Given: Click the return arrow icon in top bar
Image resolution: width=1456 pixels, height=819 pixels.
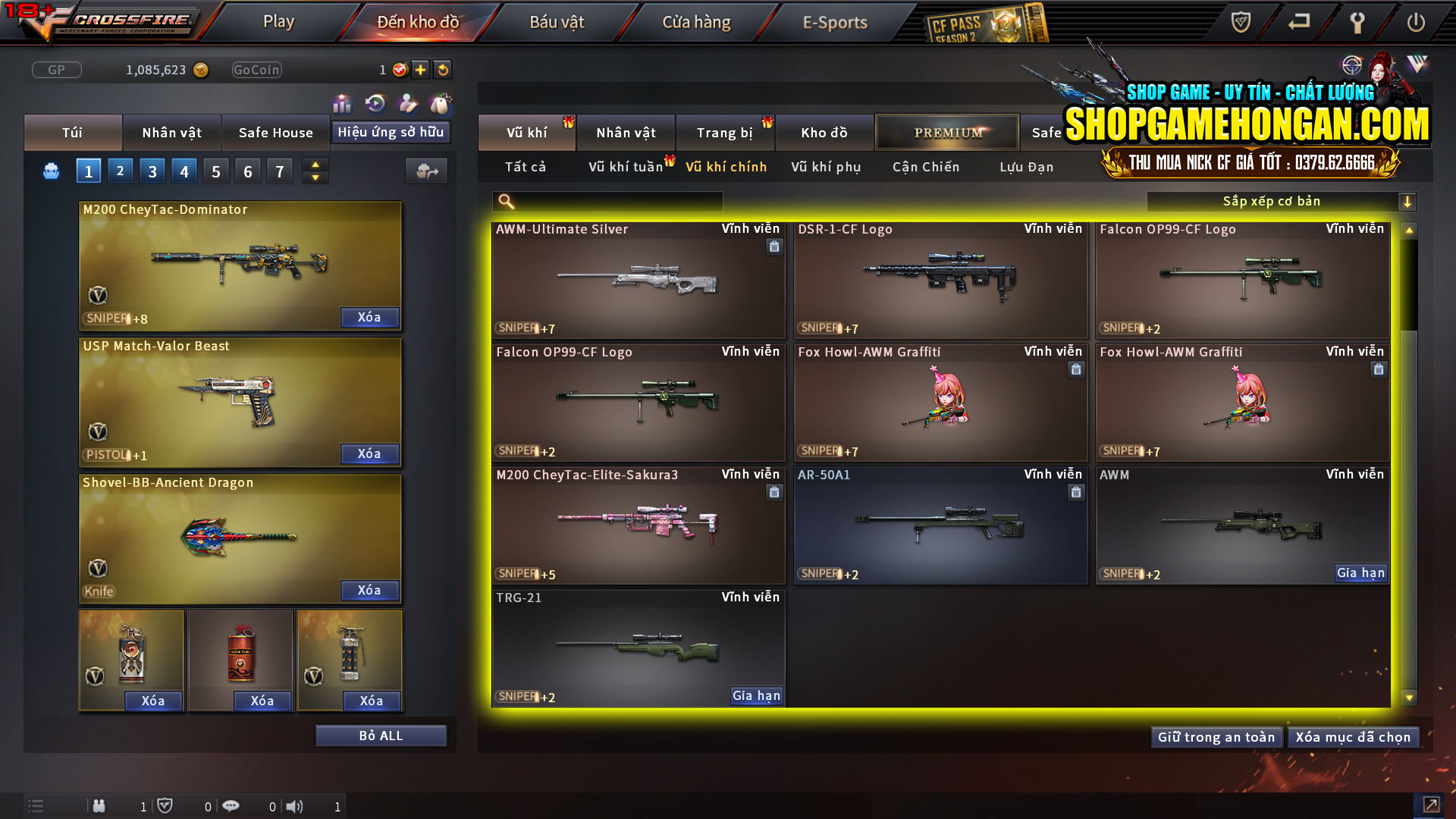Looking at the screenshot, I should tap(1298, 23).
